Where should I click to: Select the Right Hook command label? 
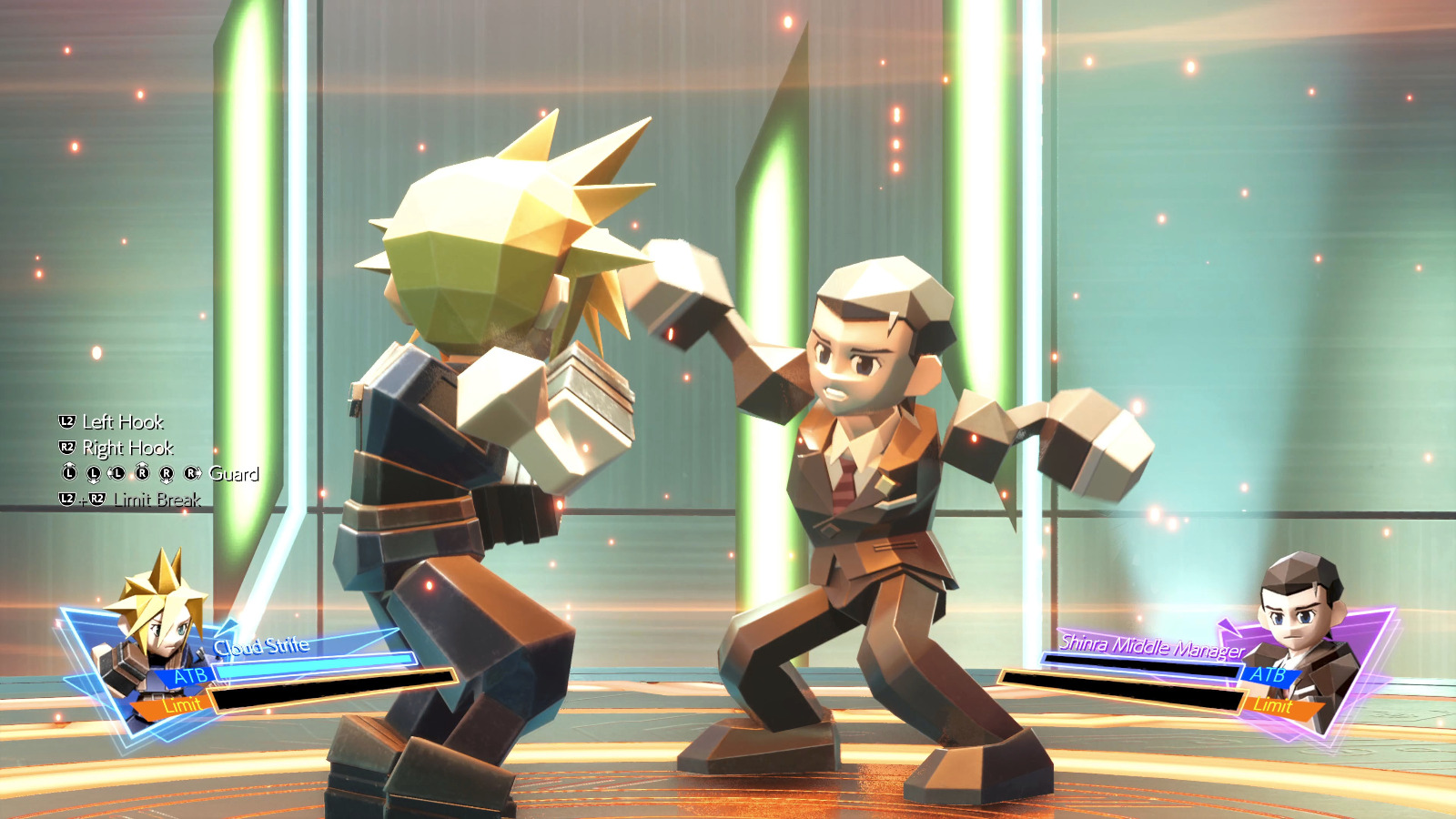tap(129, 448)
